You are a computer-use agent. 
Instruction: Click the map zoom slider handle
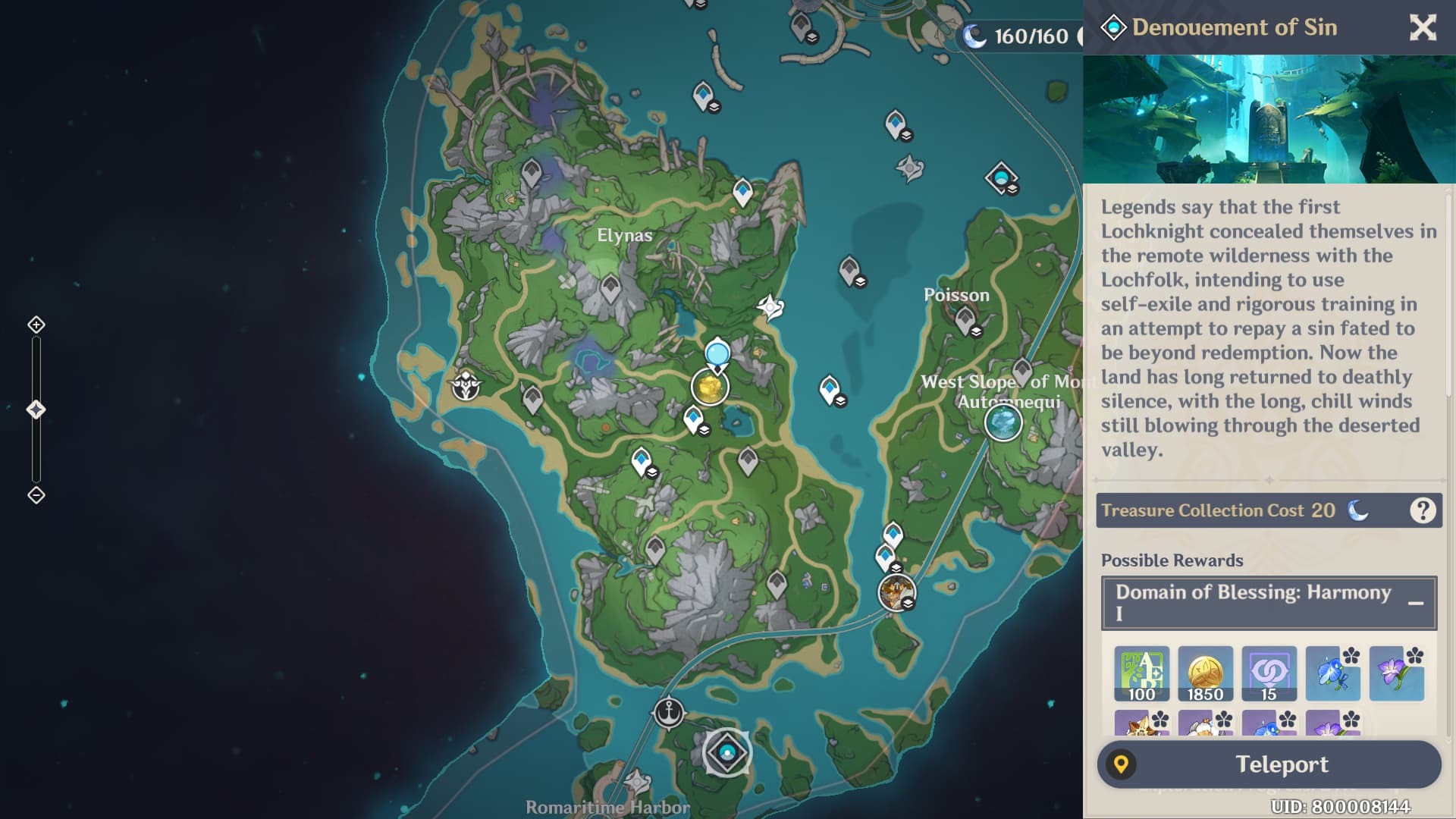36,410
